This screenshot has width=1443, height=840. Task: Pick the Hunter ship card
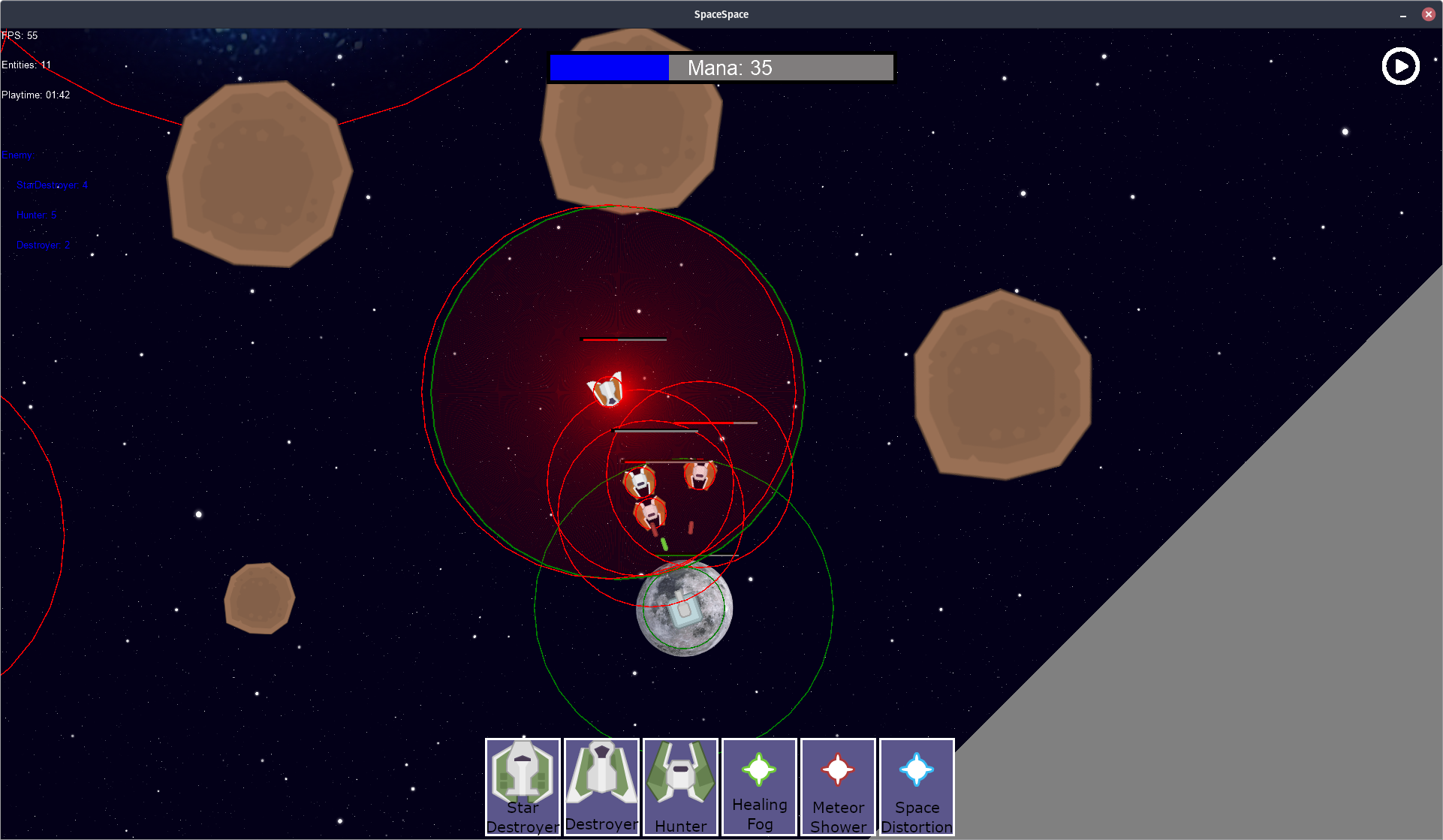click(x=680, y=787)
